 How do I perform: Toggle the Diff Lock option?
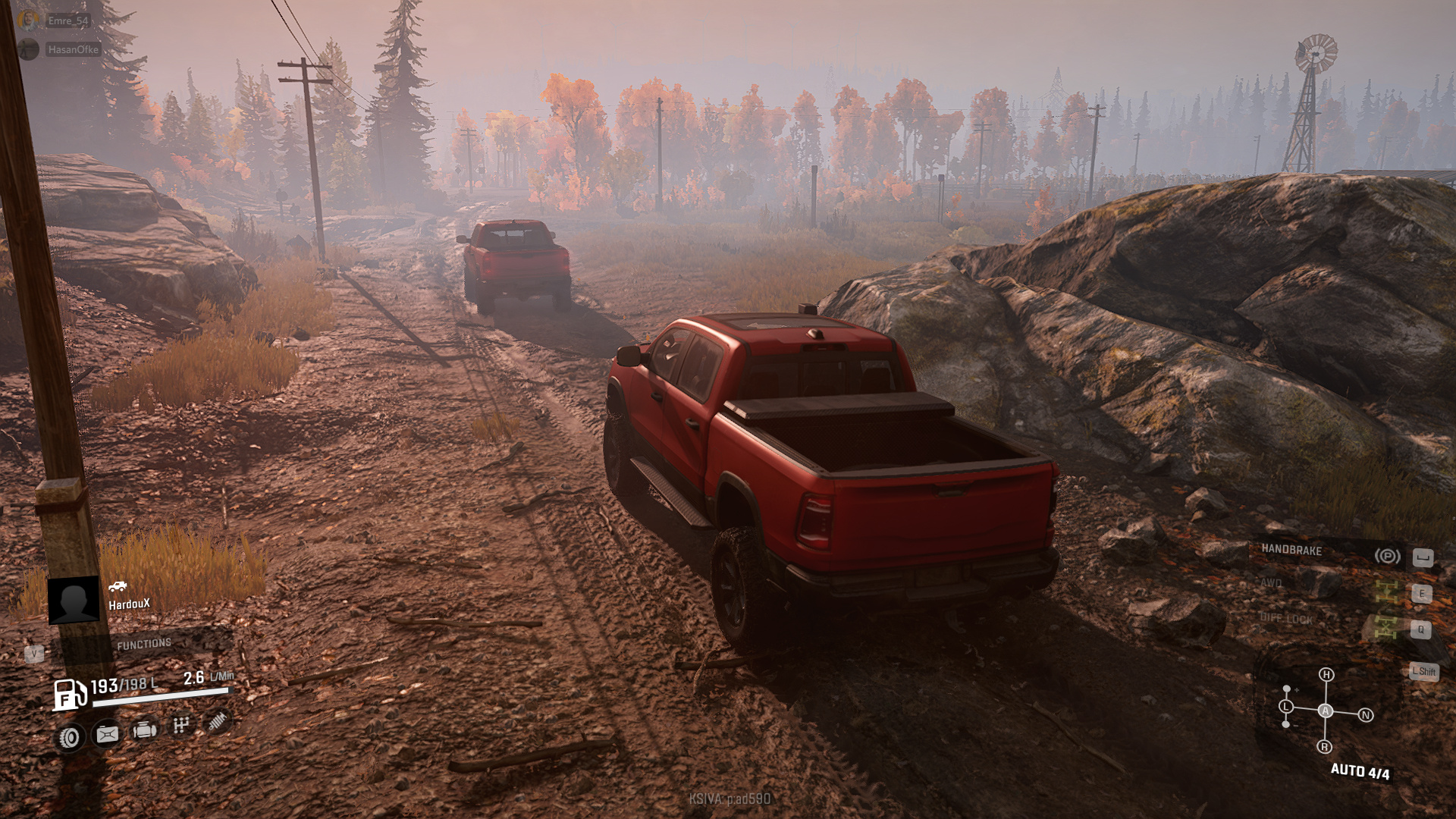tap(1286, 619)
